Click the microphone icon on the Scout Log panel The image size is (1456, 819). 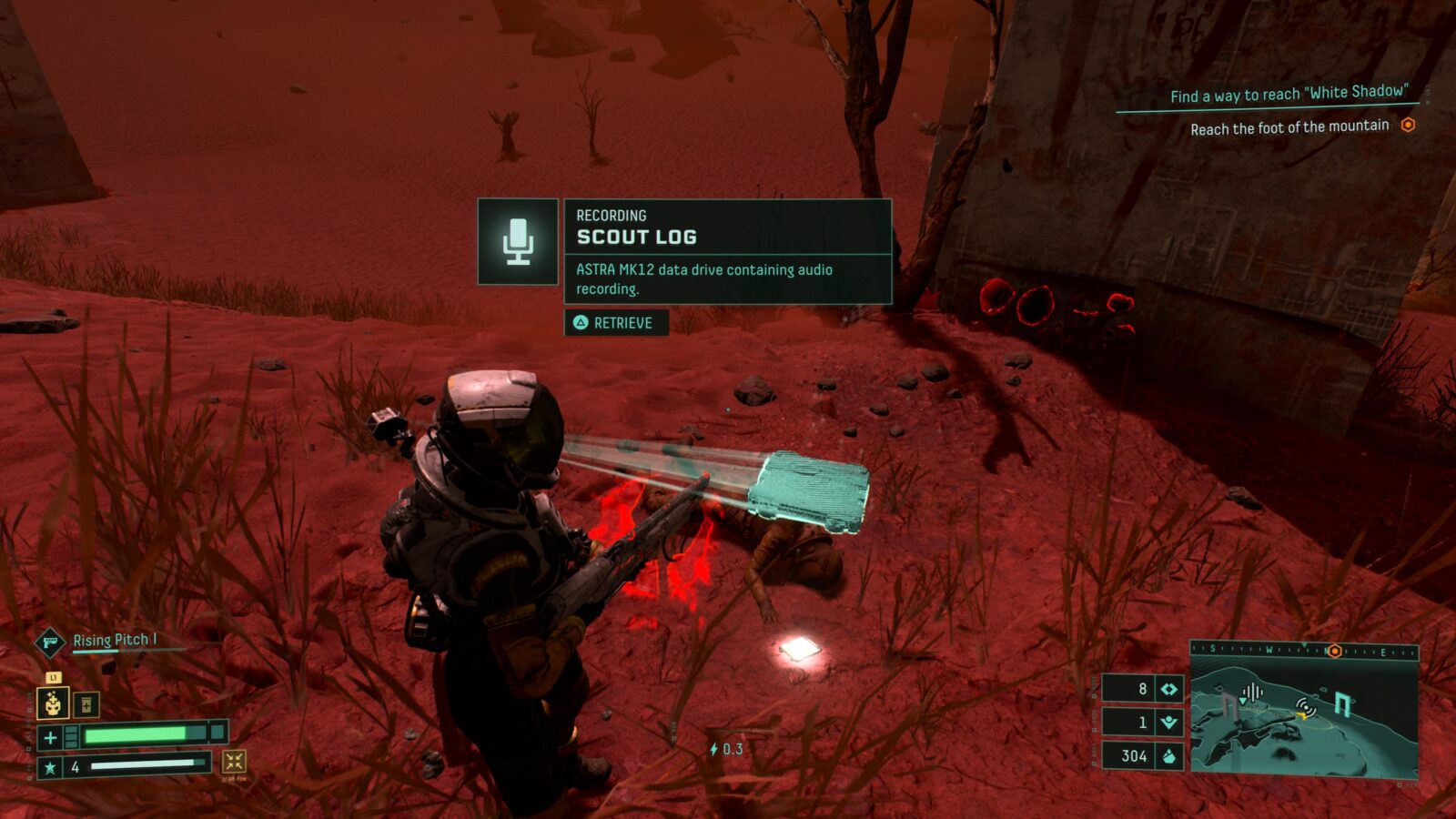(x=517, y=241)
